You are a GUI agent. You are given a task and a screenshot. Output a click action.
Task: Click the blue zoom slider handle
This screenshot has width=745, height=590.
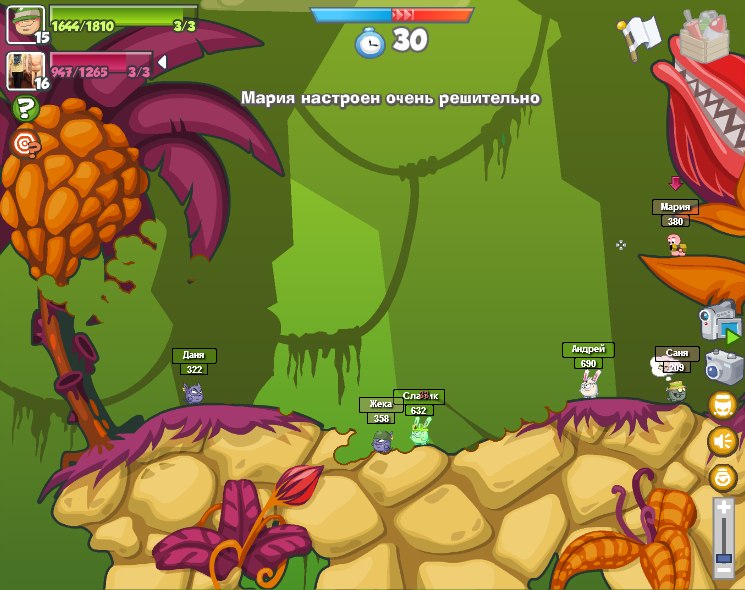click(x=723, y=557)
